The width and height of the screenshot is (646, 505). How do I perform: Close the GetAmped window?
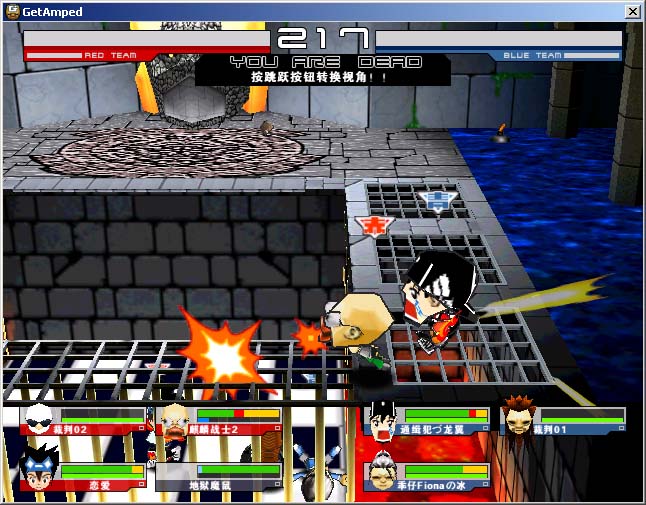(x=632, y=11)
